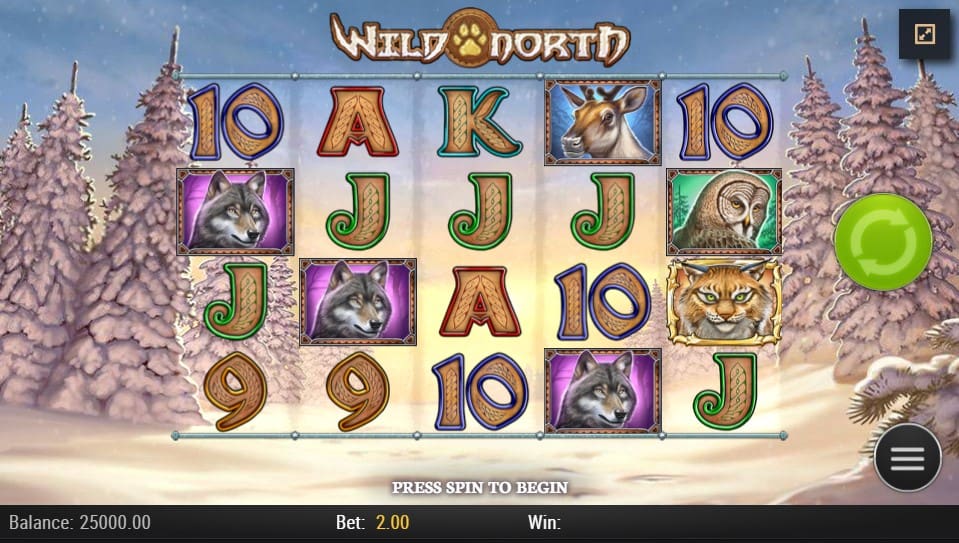Toggle fullscreen mode with the expand icon

pos(923,35)
